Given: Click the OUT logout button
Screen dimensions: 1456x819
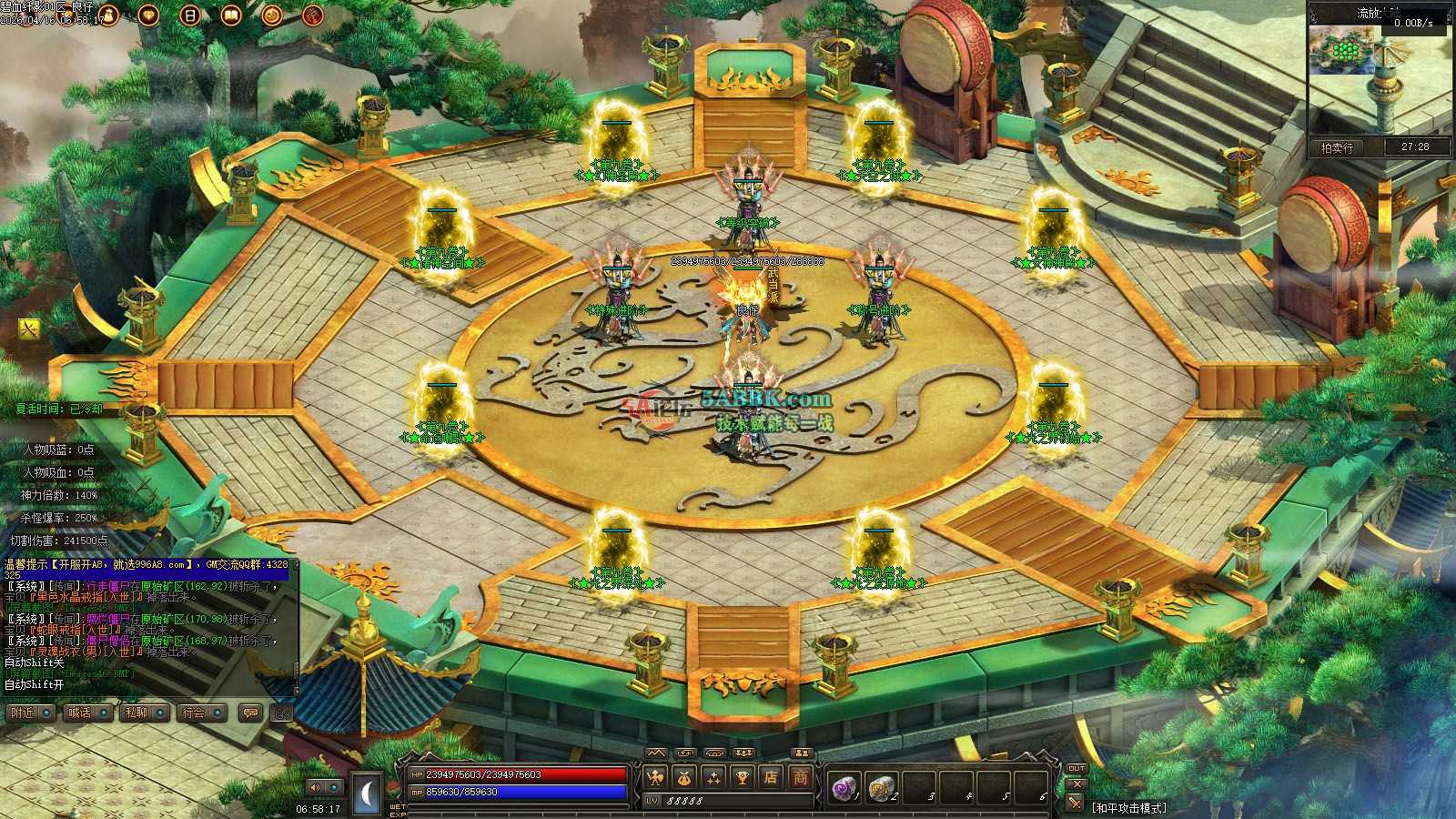Looking at the screenshot, I should click(1077, 770).
